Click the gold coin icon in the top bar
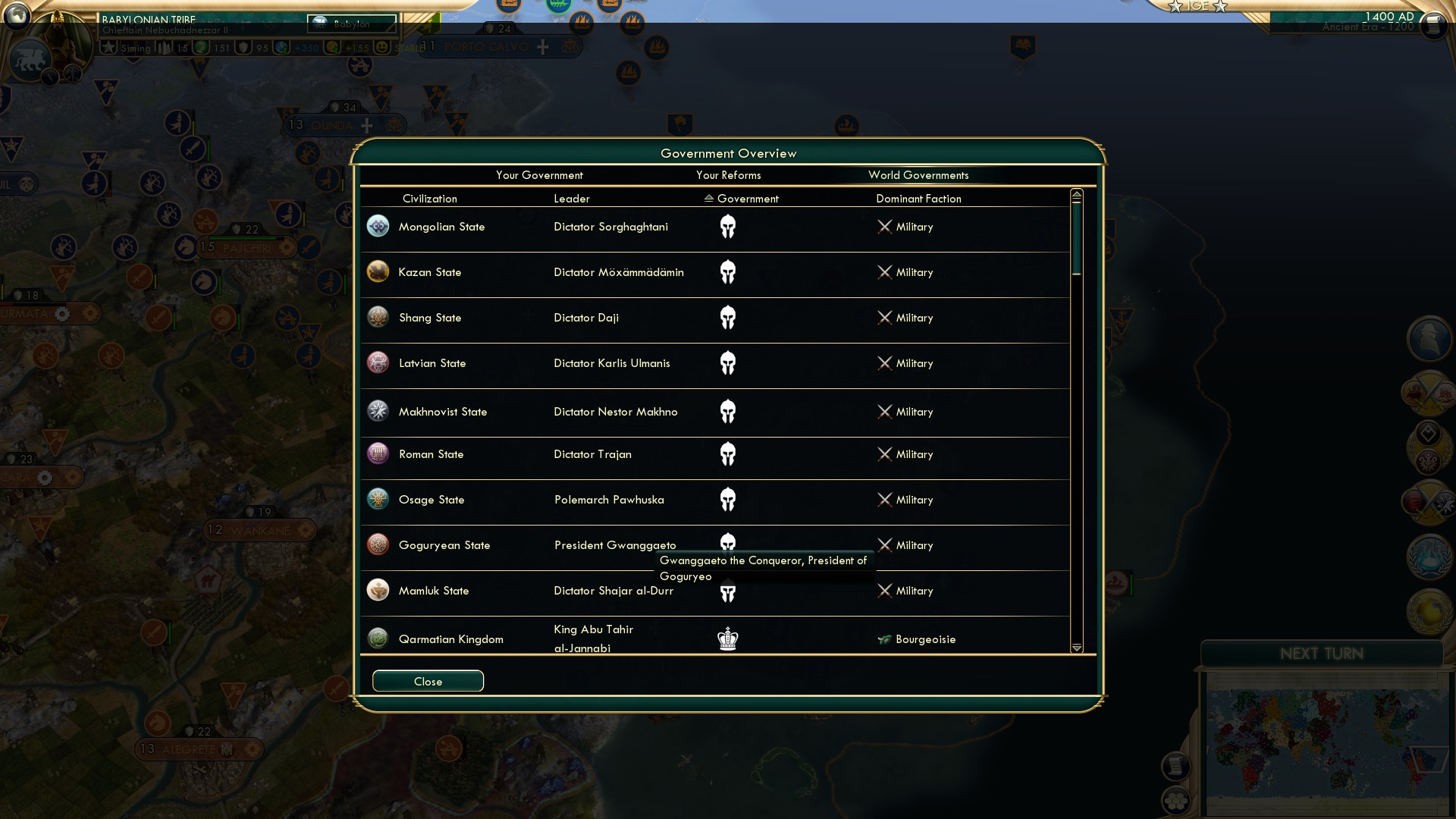 [x=331, y=49]
